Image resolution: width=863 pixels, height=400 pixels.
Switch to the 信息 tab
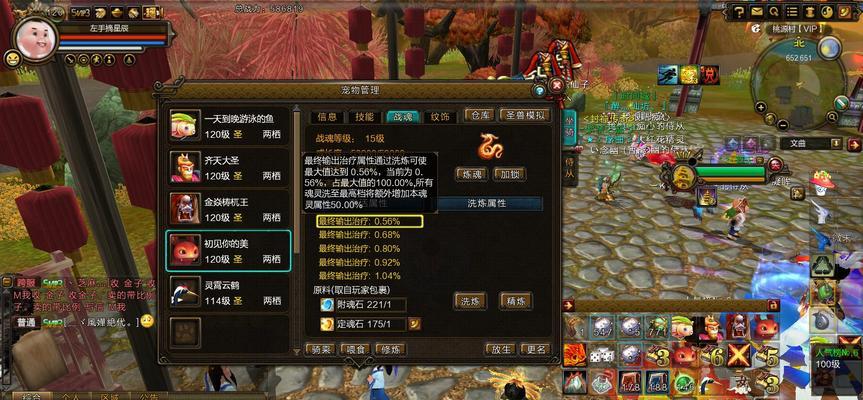[x=327, y=117]
